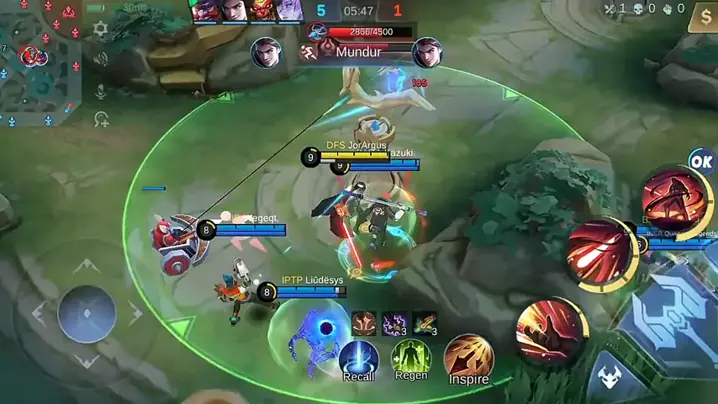Use the Regen ability
Screen dimensions: 718x404
point(410,358)
